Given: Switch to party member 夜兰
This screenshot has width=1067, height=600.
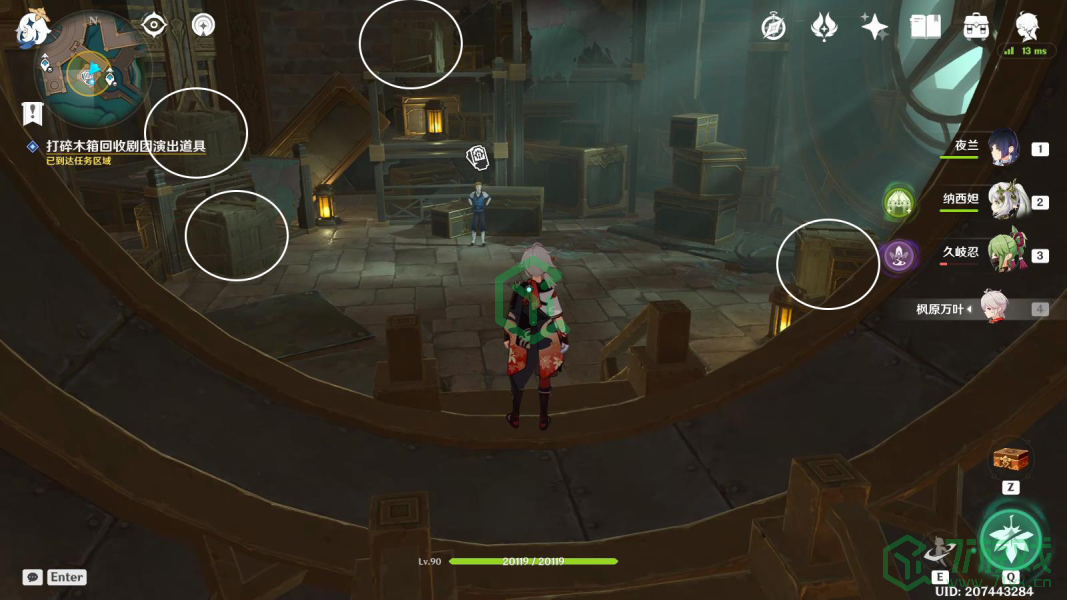Looking at the screenshot, I should [x=1003, y=148].
